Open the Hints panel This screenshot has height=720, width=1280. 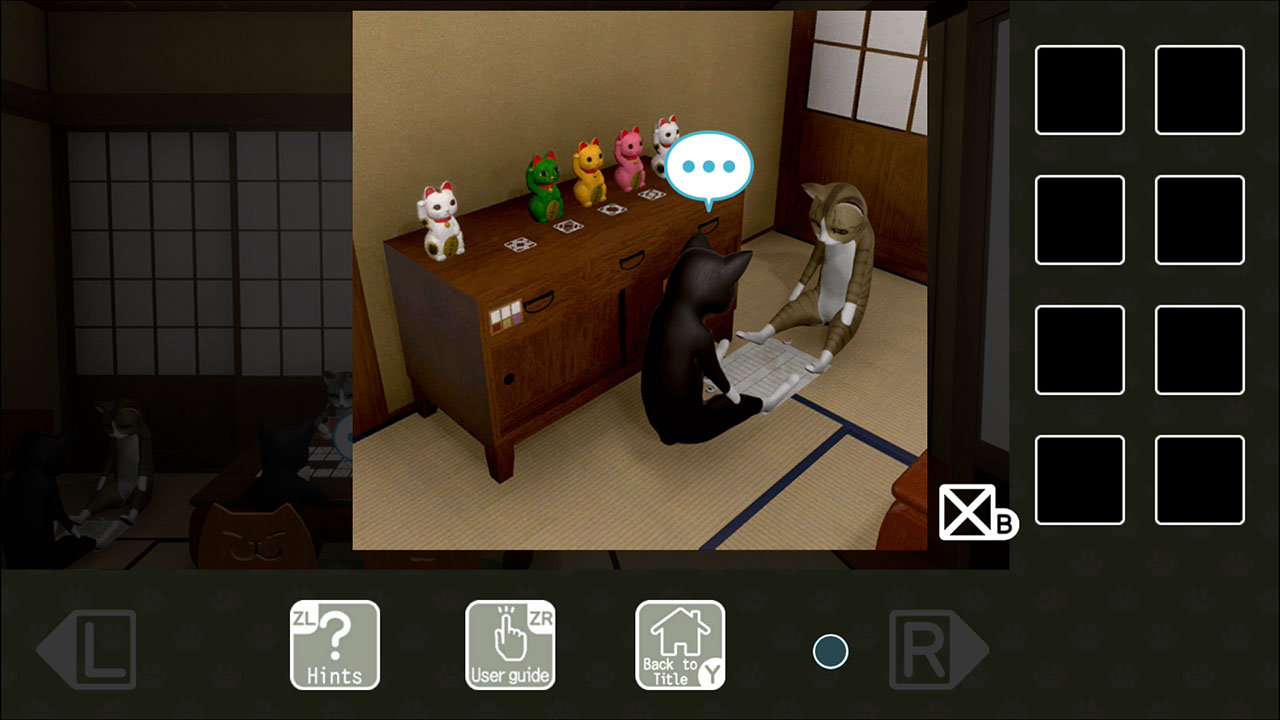(x=335, y=645)
